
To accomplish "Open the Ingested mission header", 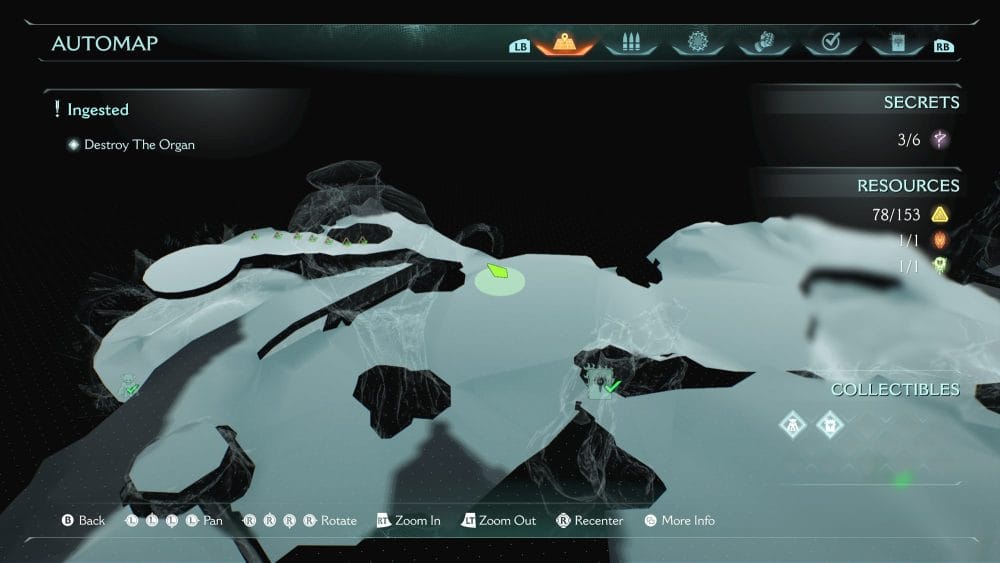I will click(x=98, y=110).
